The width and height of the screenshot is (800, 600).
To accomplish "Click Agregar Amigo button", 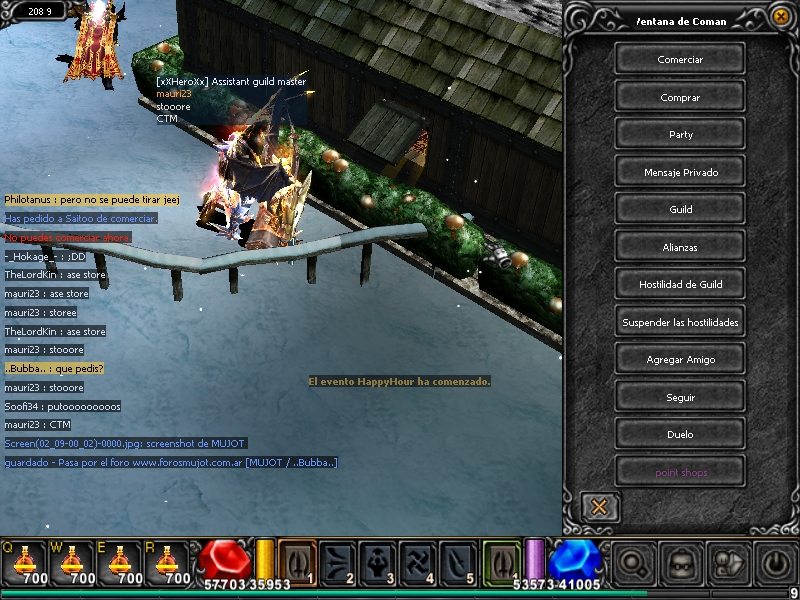I will point(680,359).
